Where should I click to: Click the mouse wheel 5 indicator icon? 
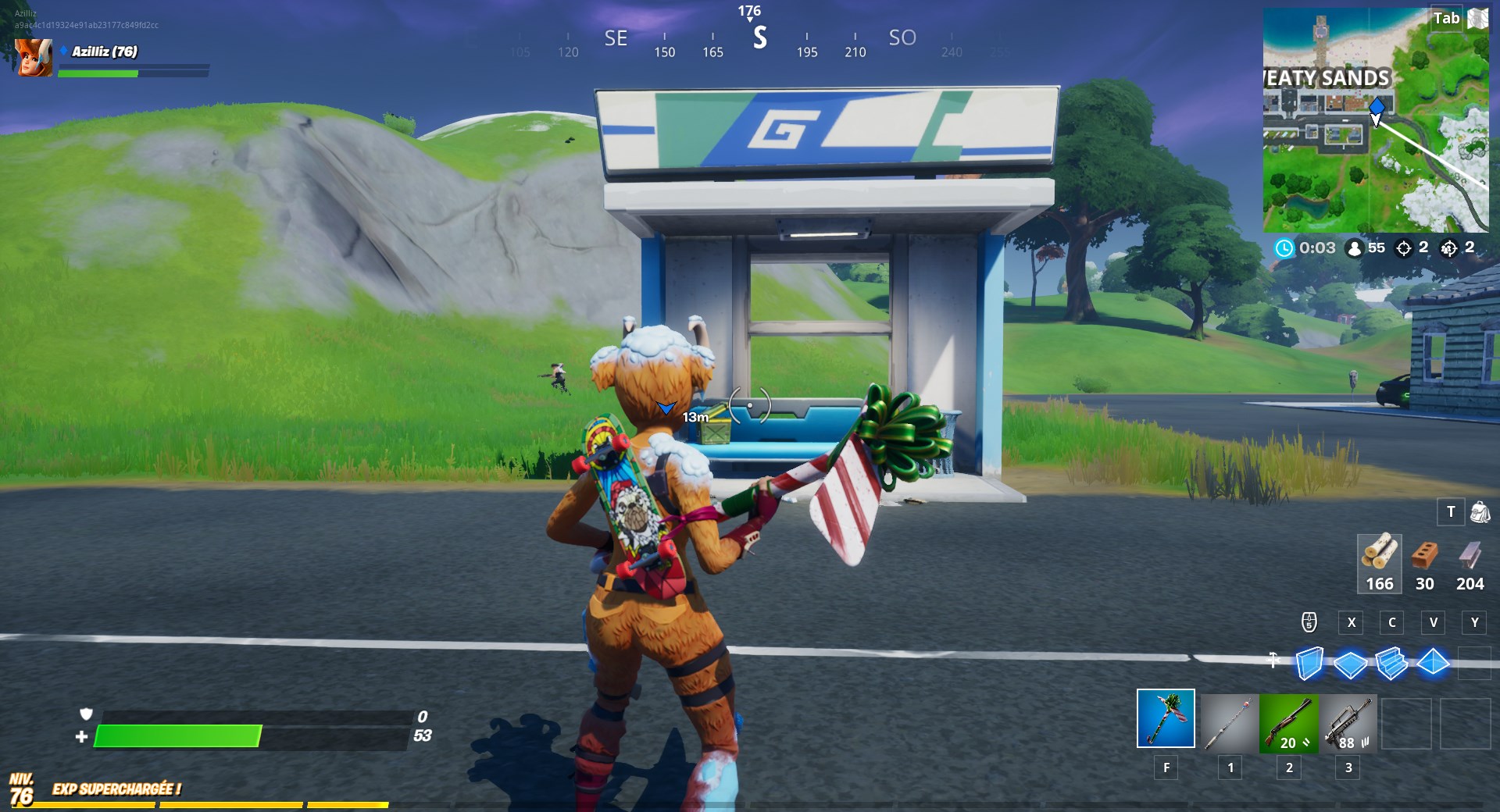pyautogui.click(x=1309, y=623)
